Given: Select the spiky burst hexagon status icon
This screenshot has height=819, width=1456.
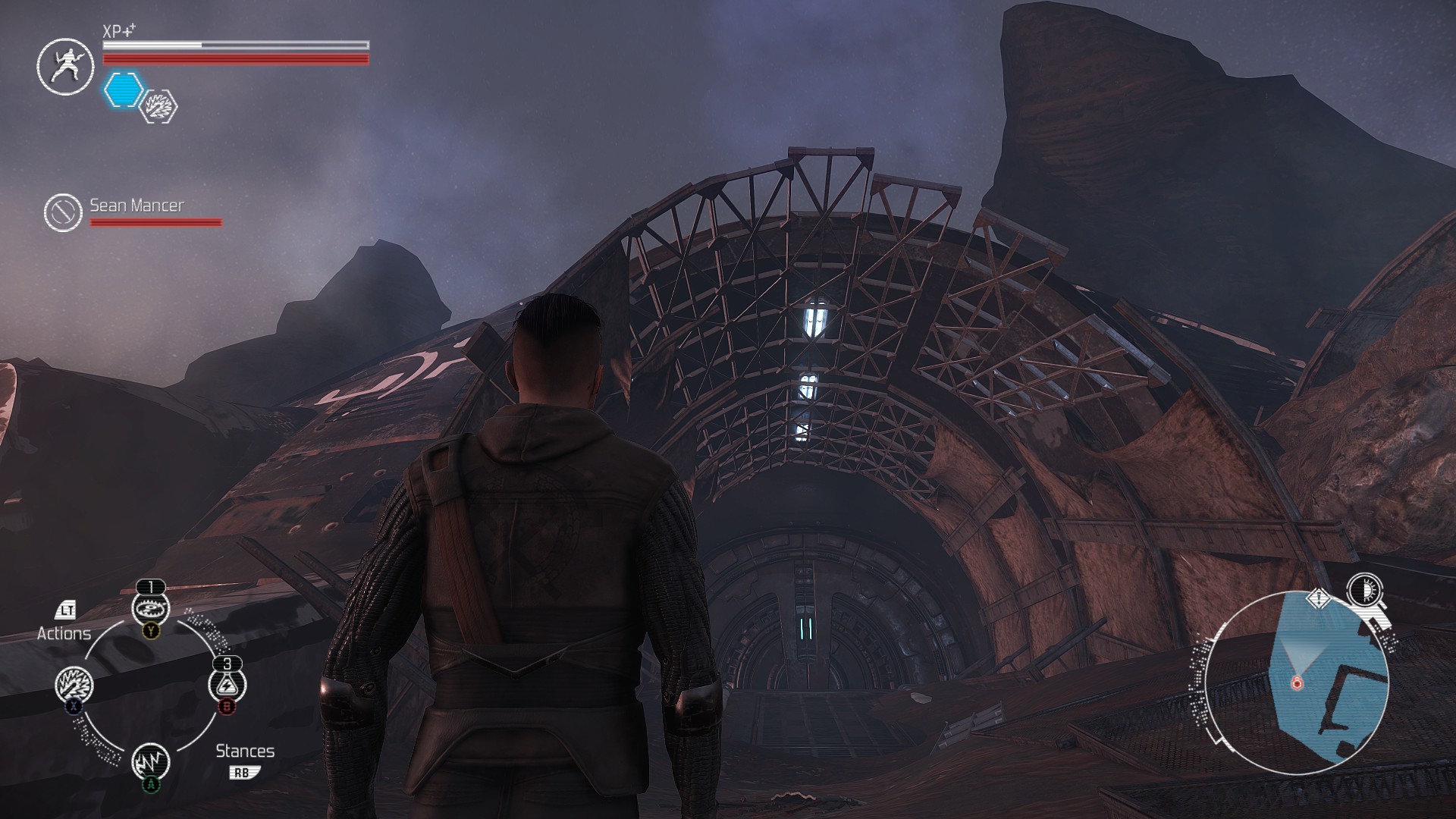Looking at the screenshot, I should (160, 106).
